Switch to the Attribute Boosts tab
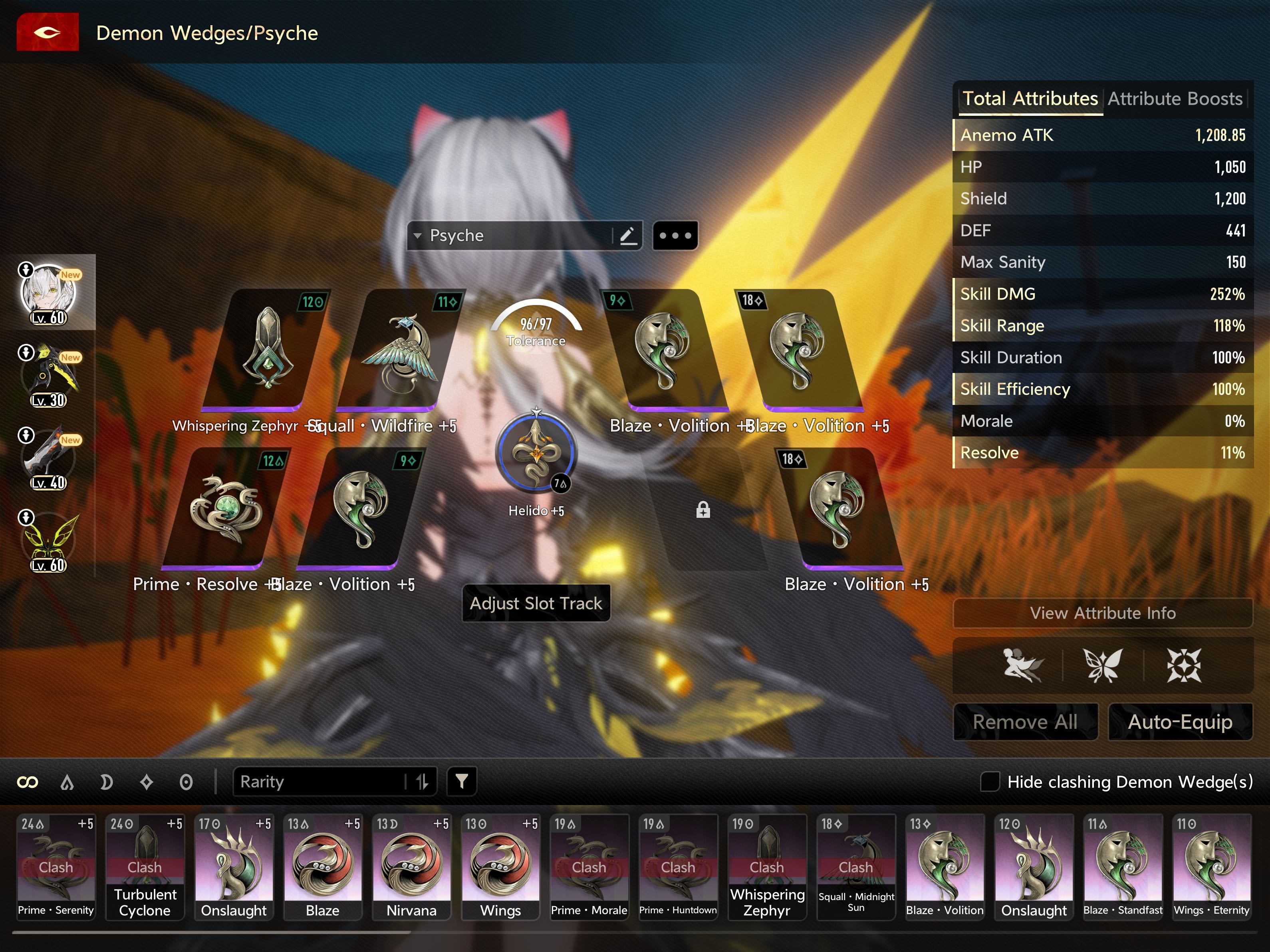This screenshot has width=1270, height=952. (1174, 99)
